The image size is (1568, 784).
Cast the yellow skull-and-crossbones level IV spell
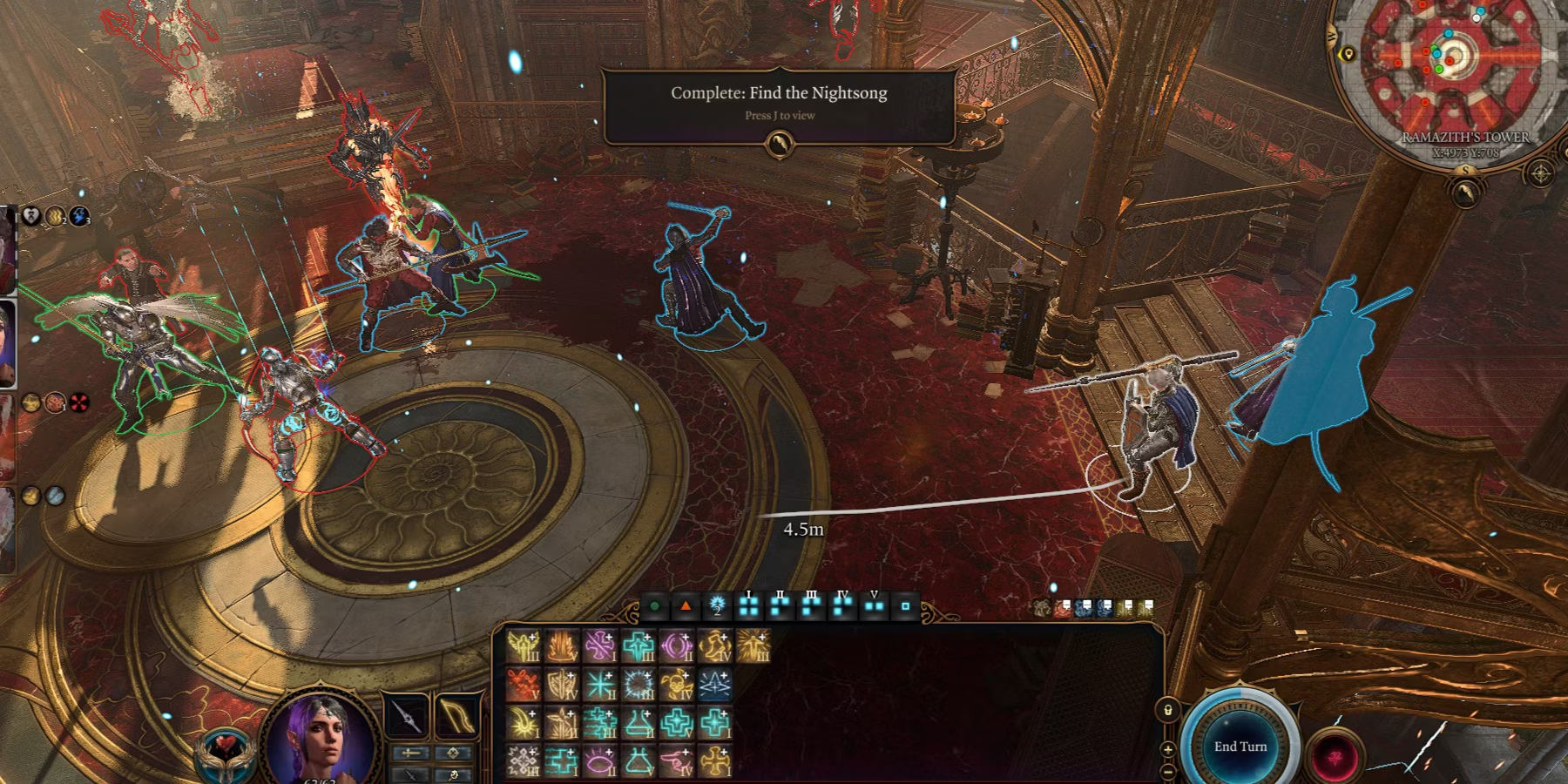[x=677, y=686]
